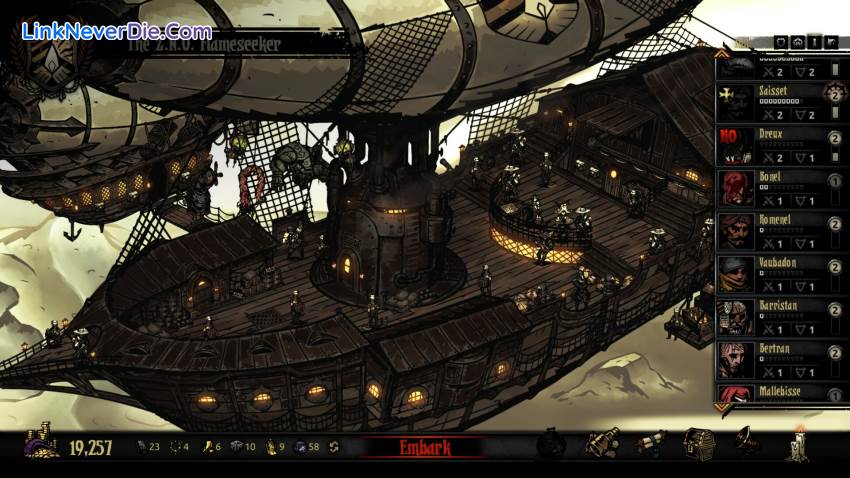Click the house roster filter icon
The height and width of the screenshot is (478, 850).
[x=798, y=42]
